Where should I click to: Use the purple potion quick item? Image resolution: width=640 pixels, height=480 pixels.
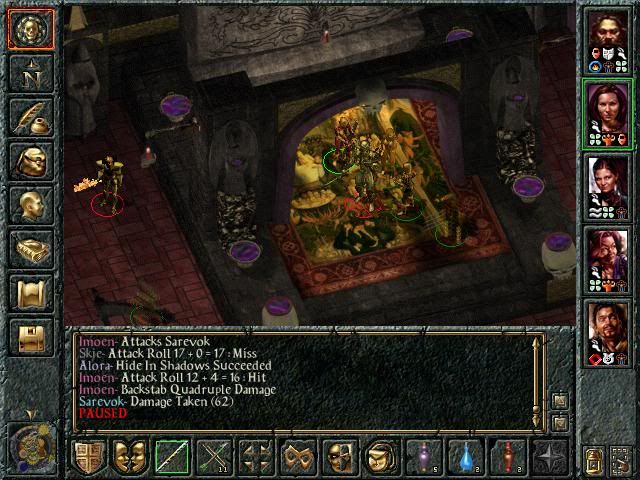424,457
